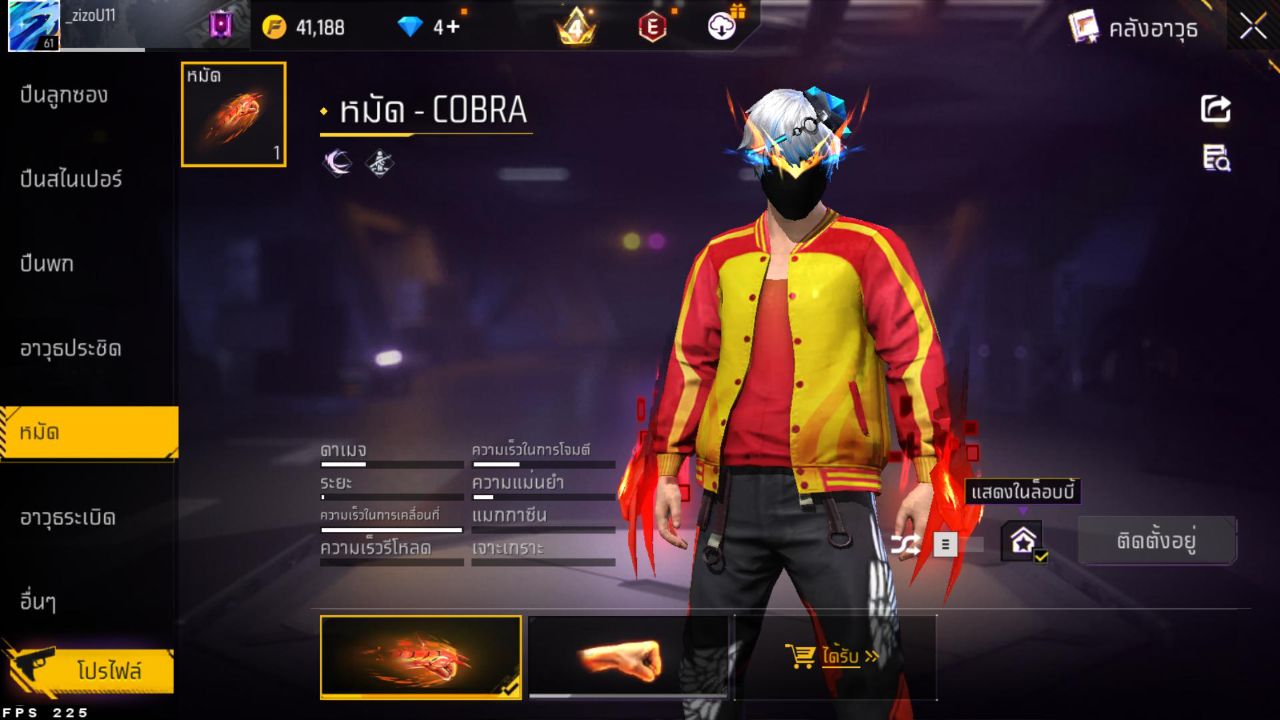The width and height of the screenshot is (1280, 720).
Task: Open the list options icon beside shuffle
Action: tap(946, 543)
